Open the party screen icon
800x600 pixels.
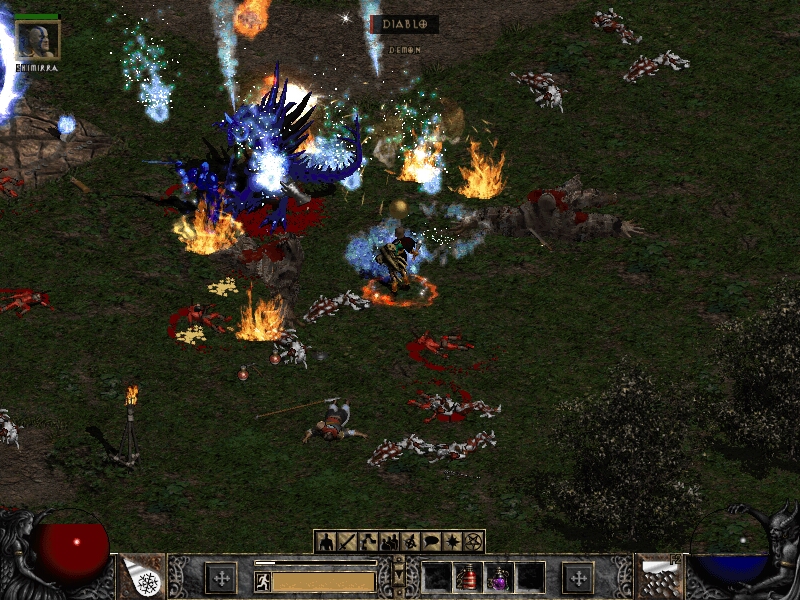coord(389,542)
